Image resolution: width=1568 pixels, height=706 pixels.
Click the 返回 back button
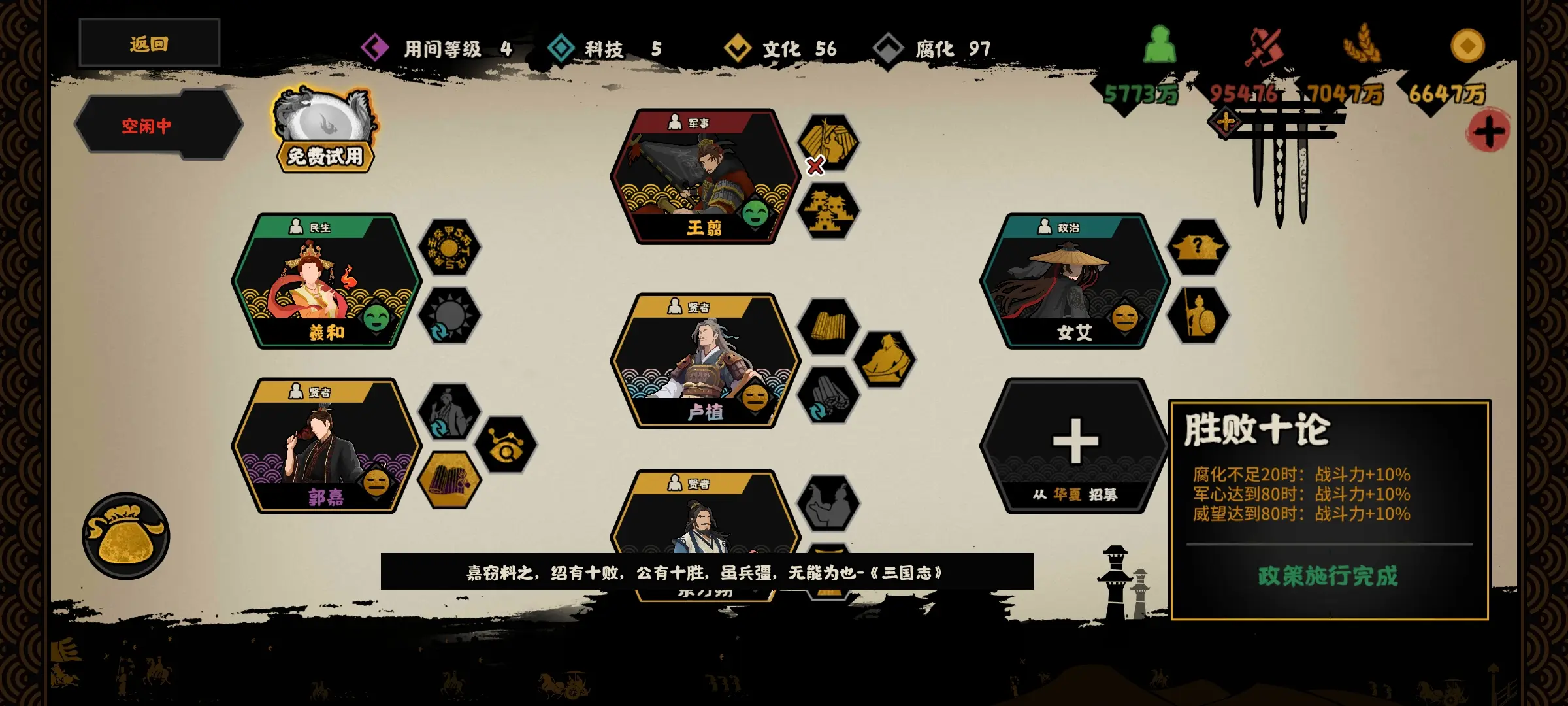pyautogui.click(x=149, y=44)
